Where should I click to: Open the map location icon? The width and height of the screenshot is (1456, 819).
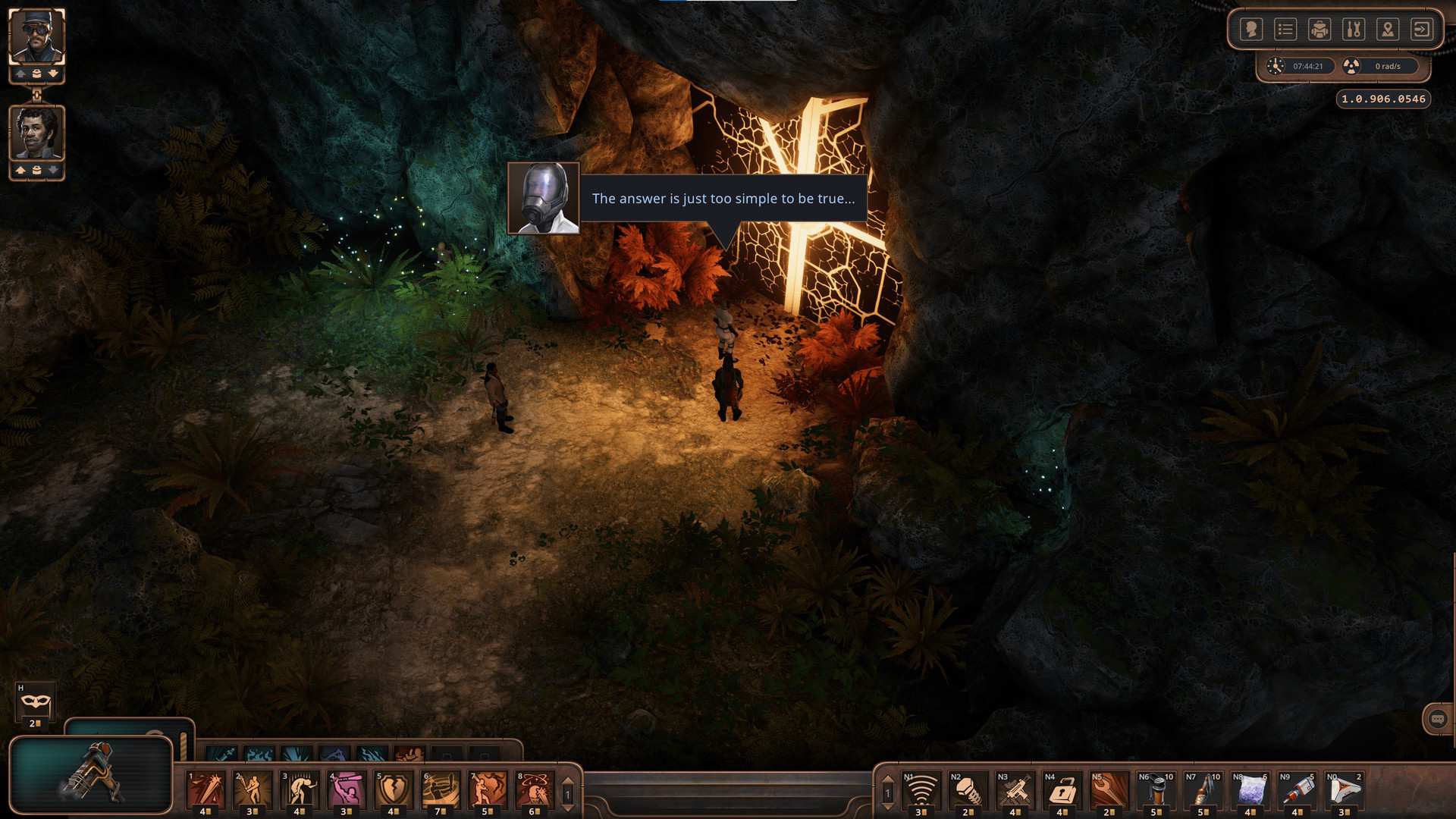1387,29
